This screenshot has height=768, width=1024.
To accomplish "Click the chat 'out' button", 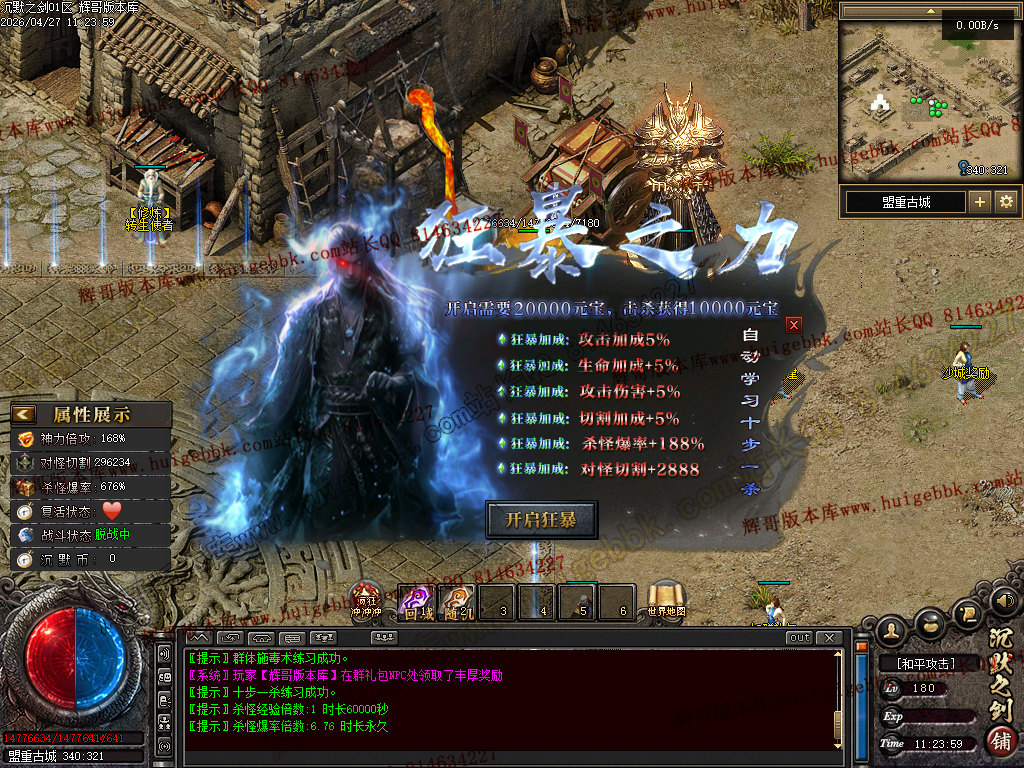I will (799, 637).
